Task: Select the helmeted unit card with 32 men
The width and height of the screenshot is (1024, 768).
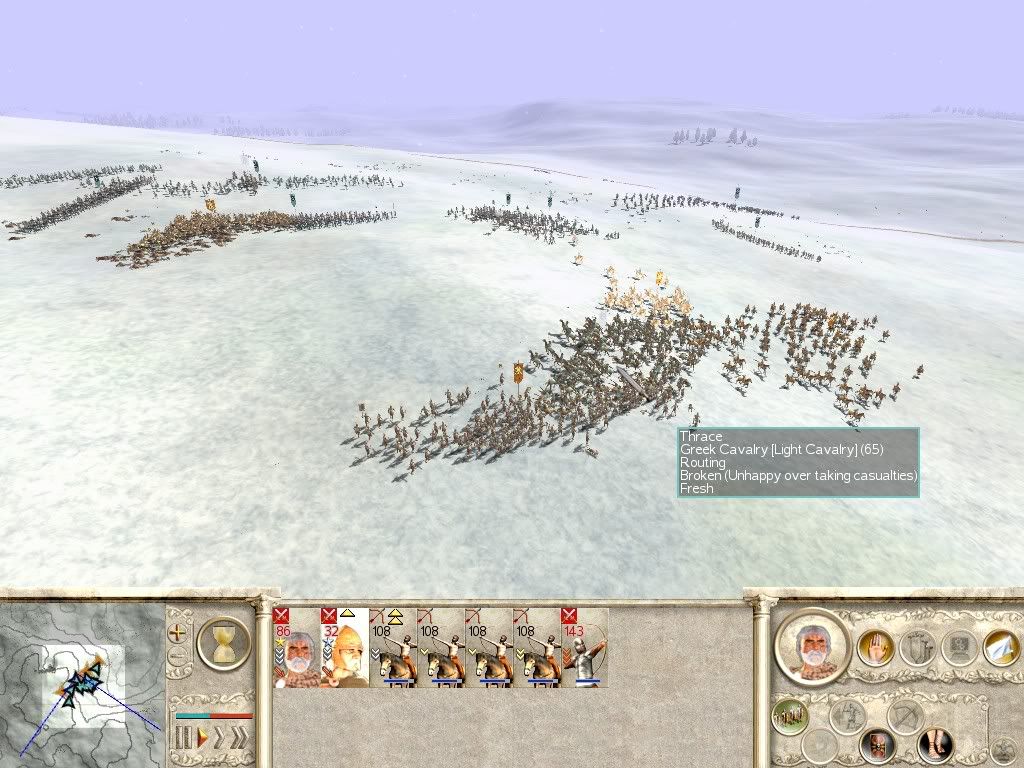Action: click(344, 647)
